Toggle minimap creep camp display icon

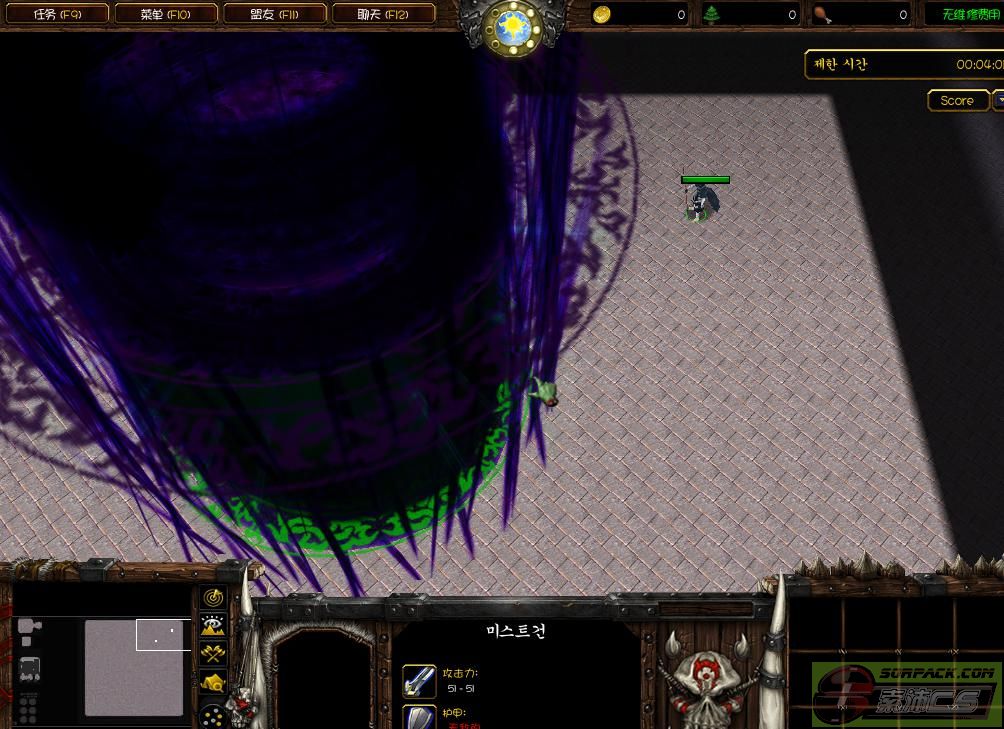(213, 684)
